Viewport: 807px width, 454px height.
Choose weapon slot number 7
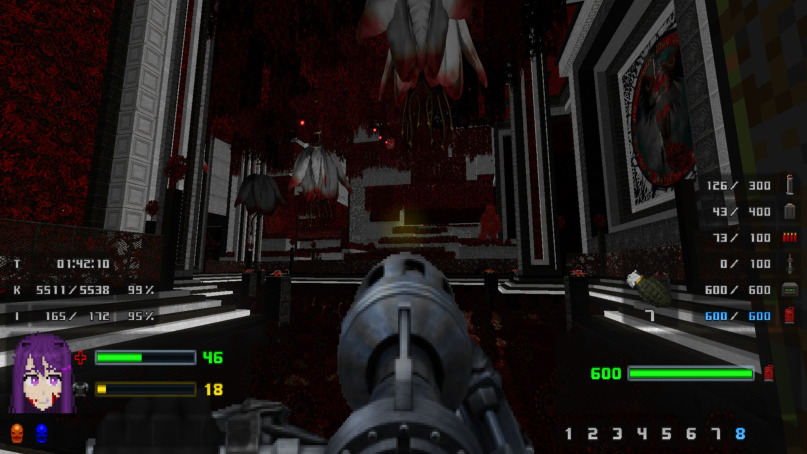click(x=715, y=434)
